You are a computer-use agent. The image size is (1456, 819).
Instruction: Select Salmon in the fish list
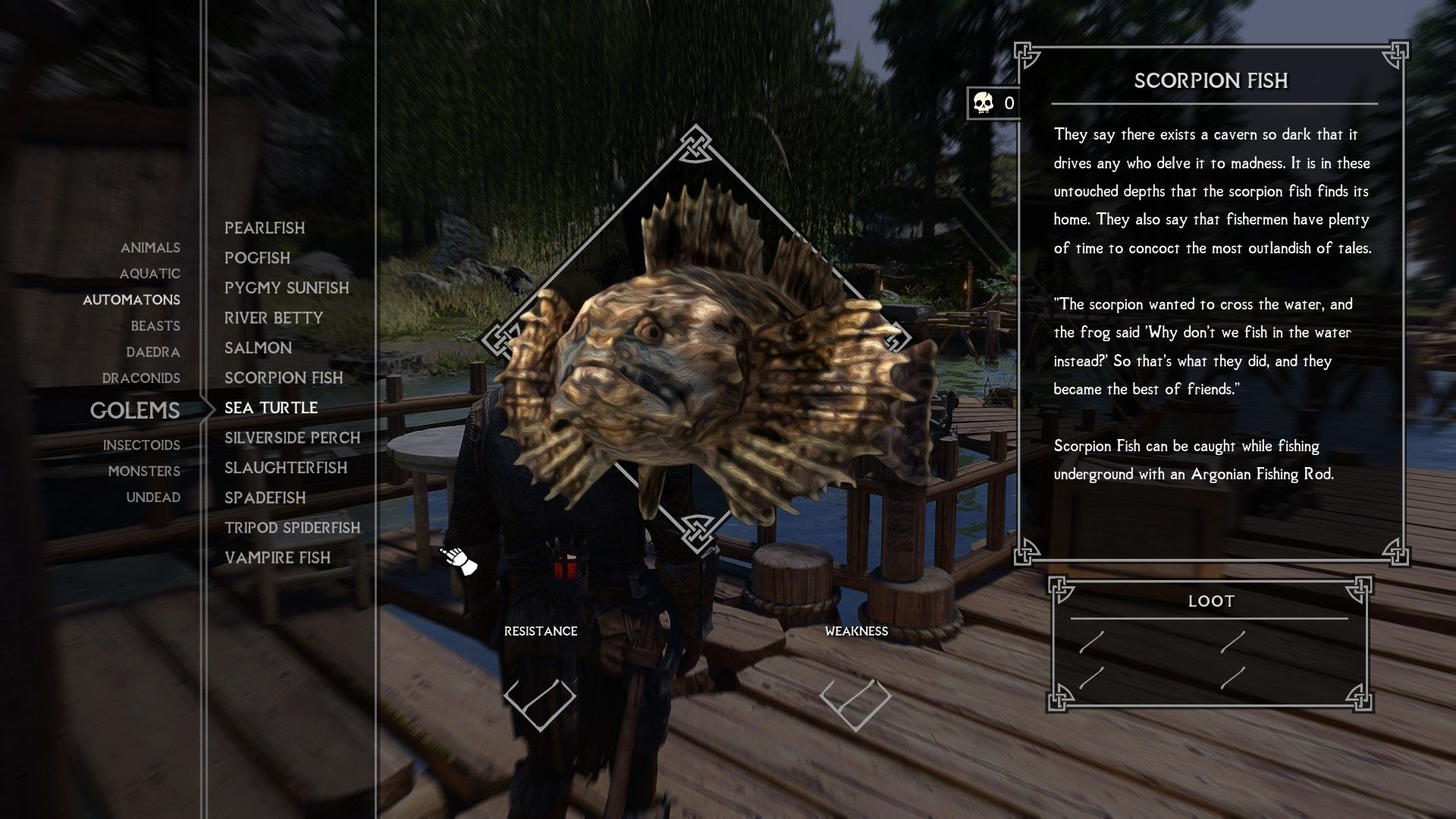[x=258, y=347]
